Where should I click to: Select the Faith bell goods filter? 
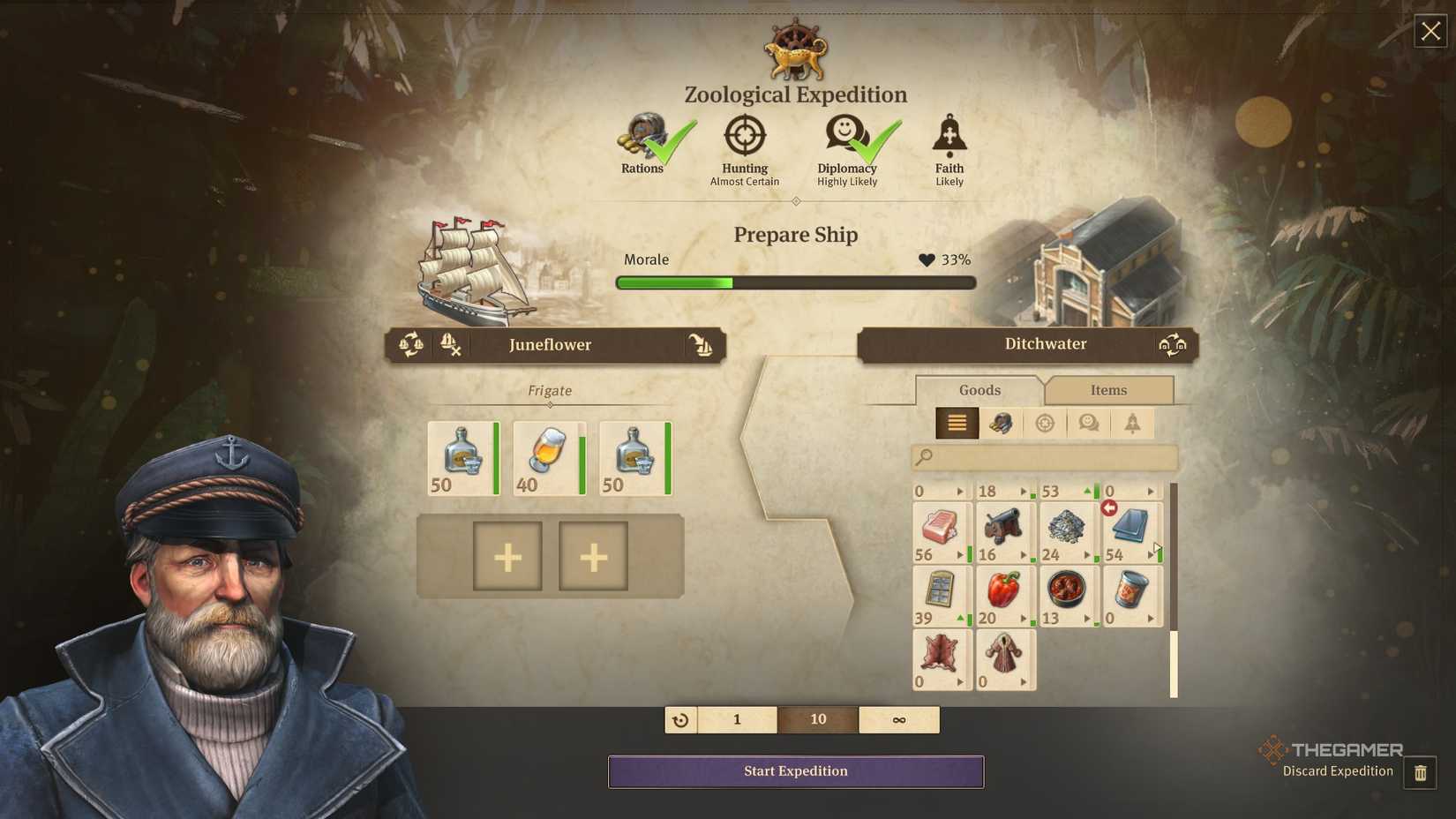click(x=1132, y=423)
